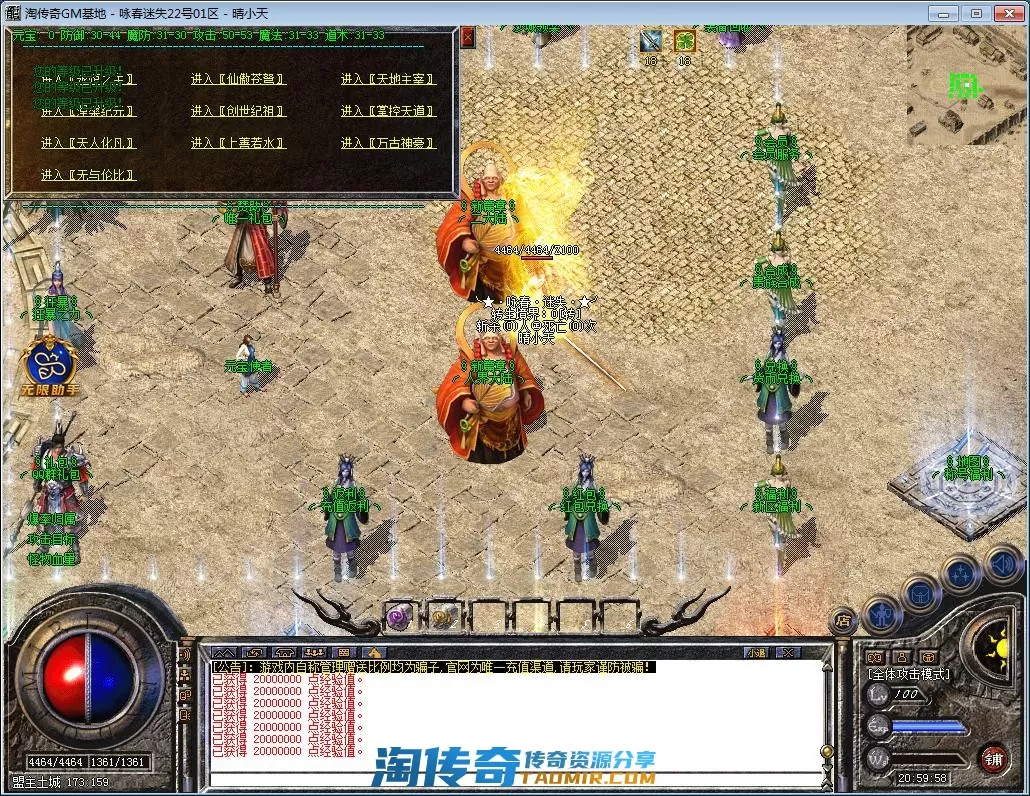Image resolution: width=1030 pixels, height=796 pixels.
Task: Open the 店 shop button
Action: pyautogui.click(x=844, y=621)
